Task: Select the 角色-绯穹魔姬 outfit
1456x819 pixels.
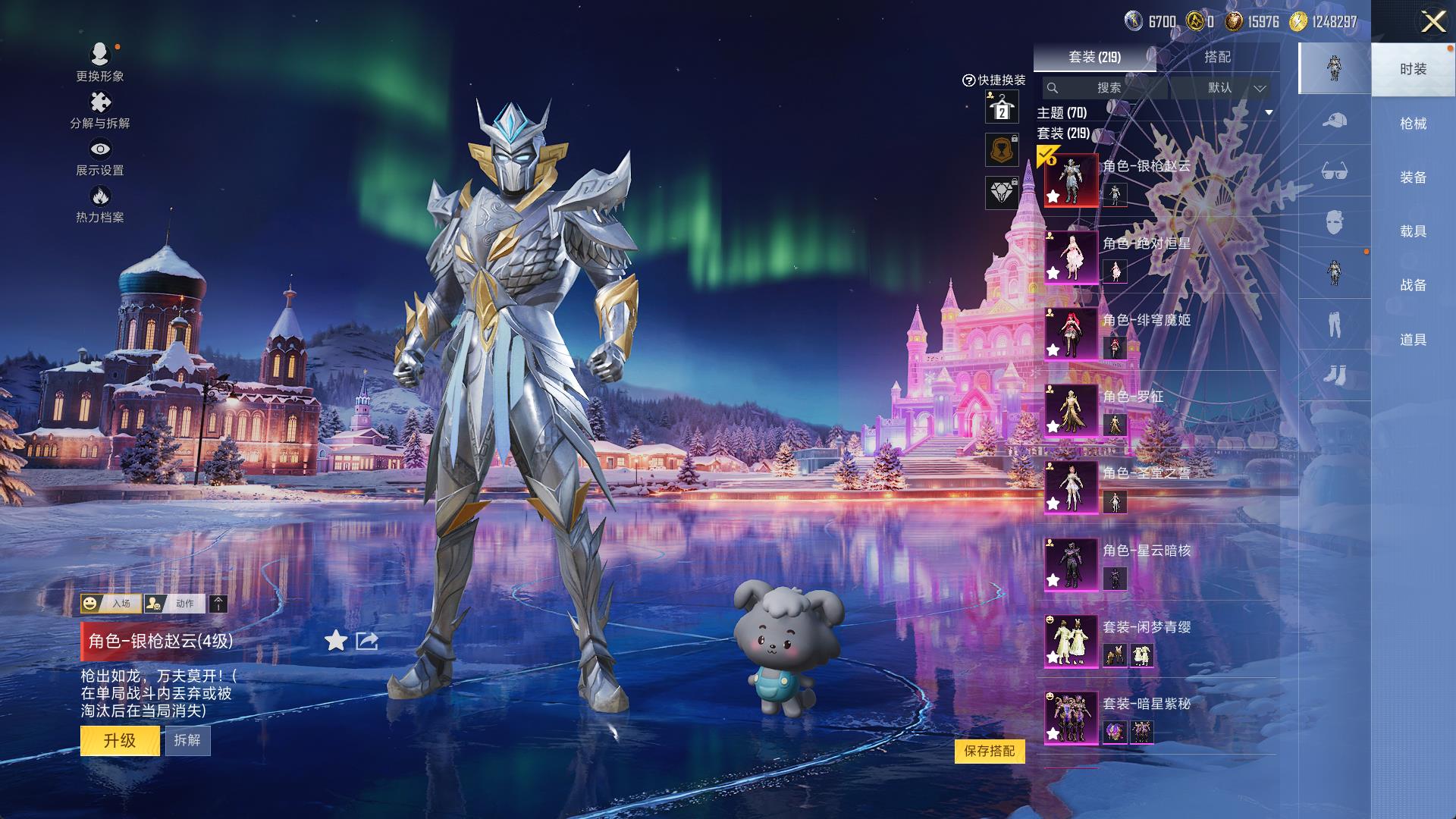Action: tap(1071, 334)
